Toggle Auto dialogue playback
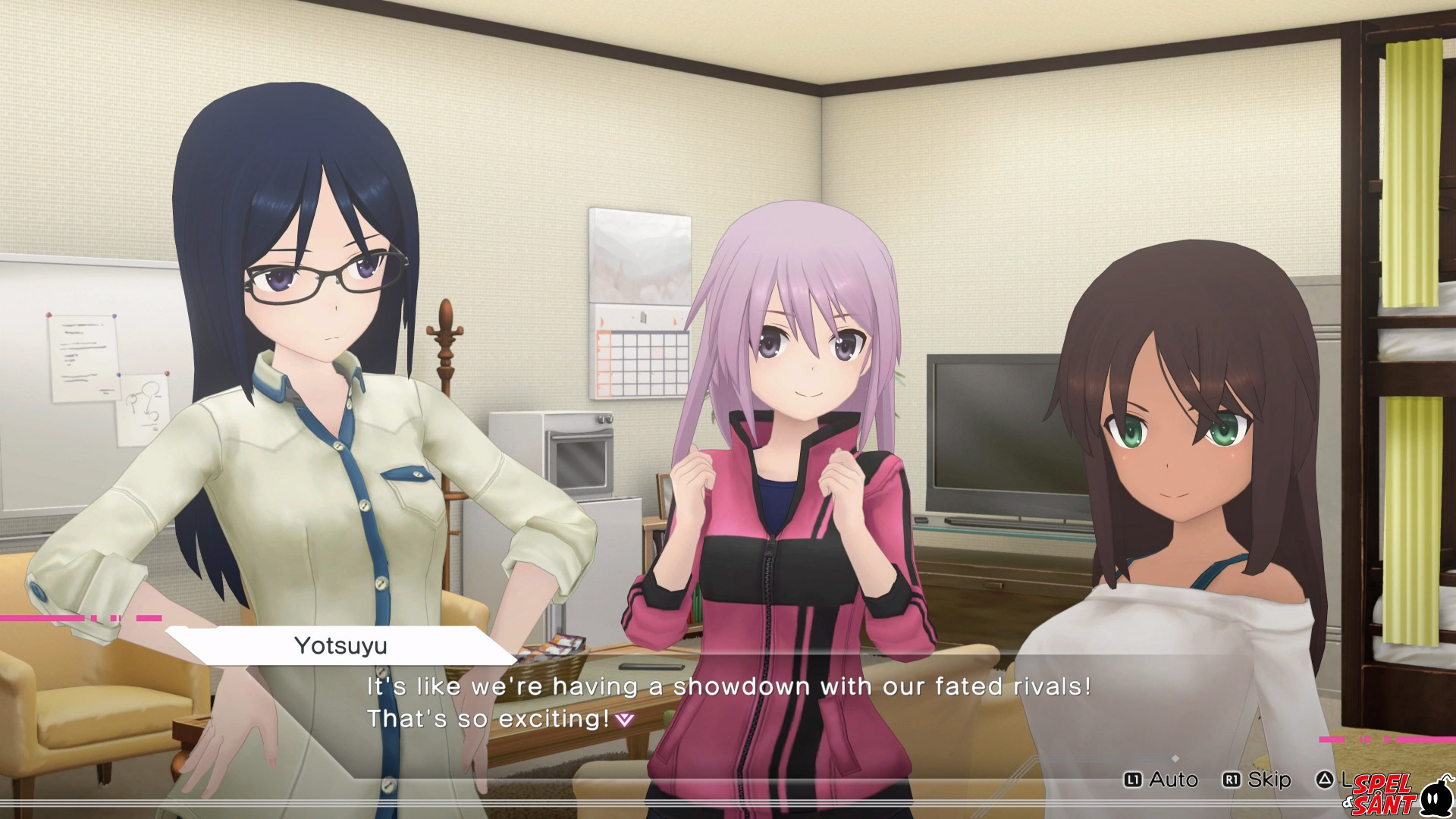This screenshot has height=819, width=1456. click(1162, 780)
